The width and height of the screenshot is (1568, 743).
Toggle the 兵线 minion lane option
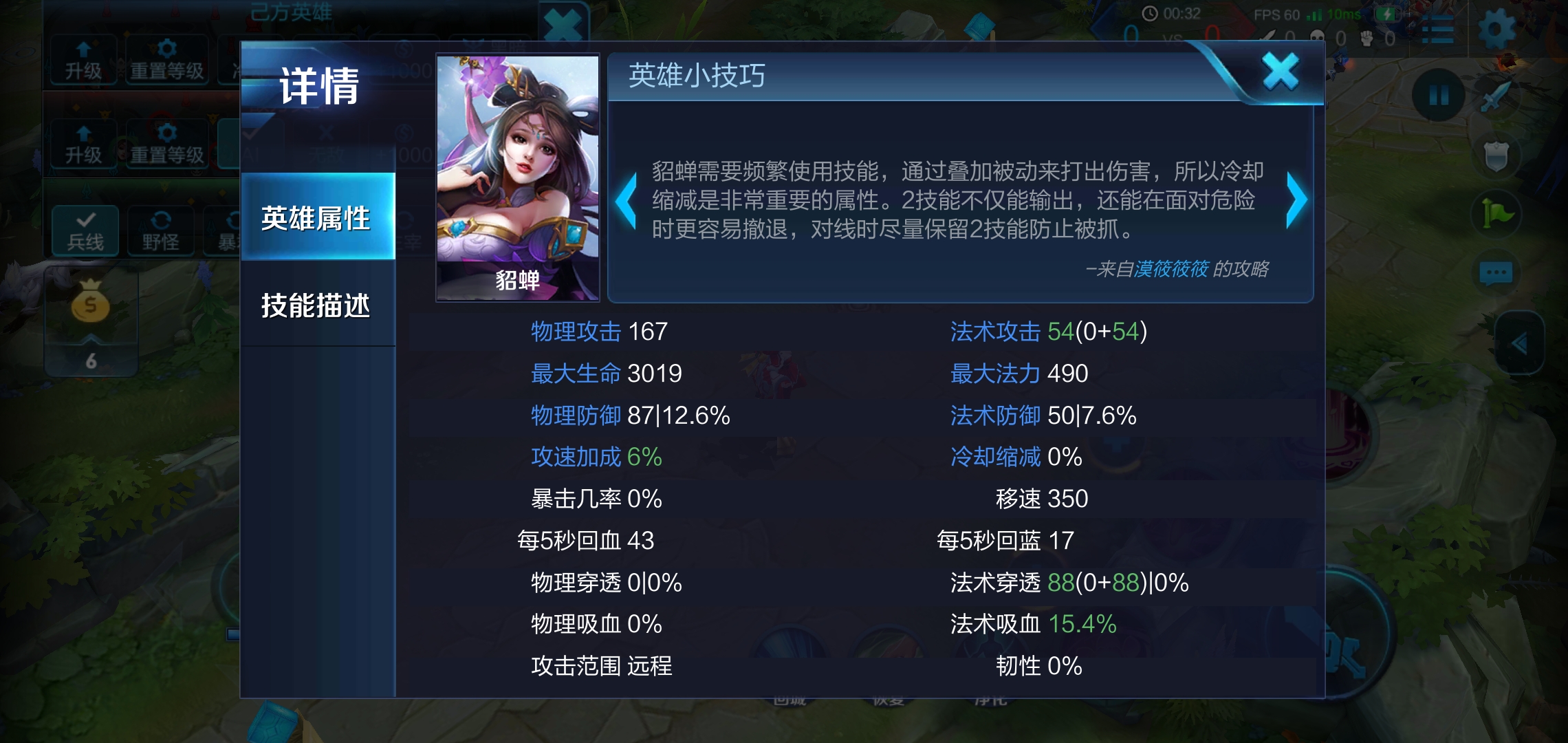84,230
